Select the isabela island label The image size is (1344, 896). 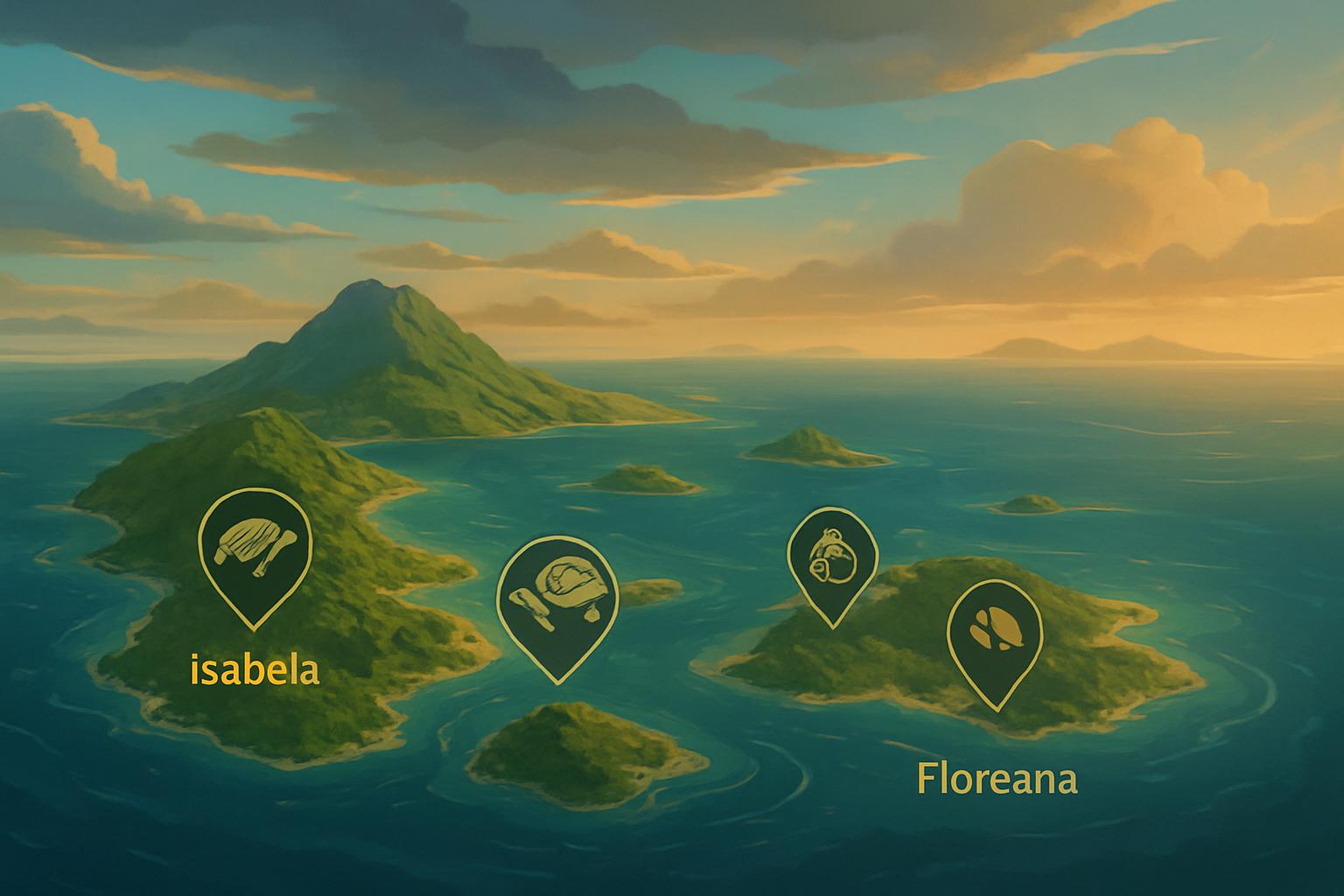[x=255, y=671]
